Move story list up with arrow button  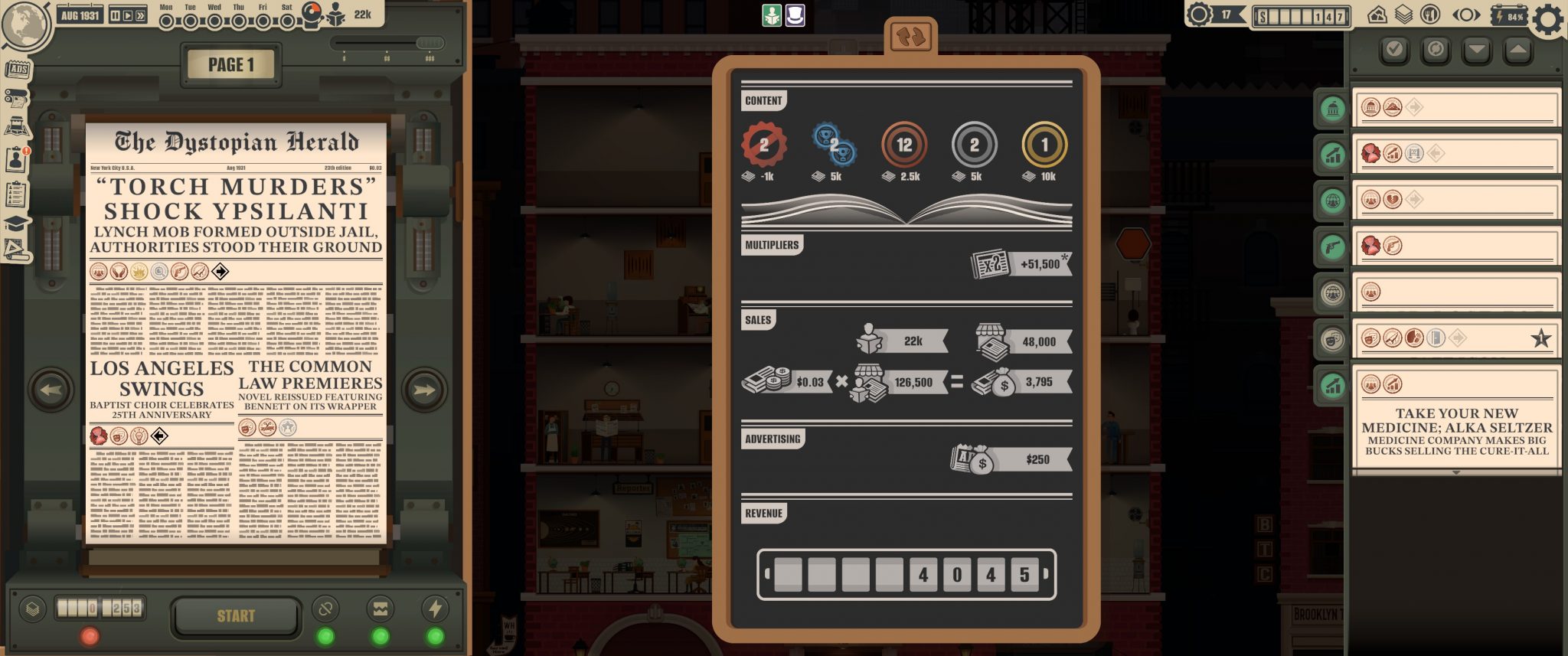[x=1517, y=51]
